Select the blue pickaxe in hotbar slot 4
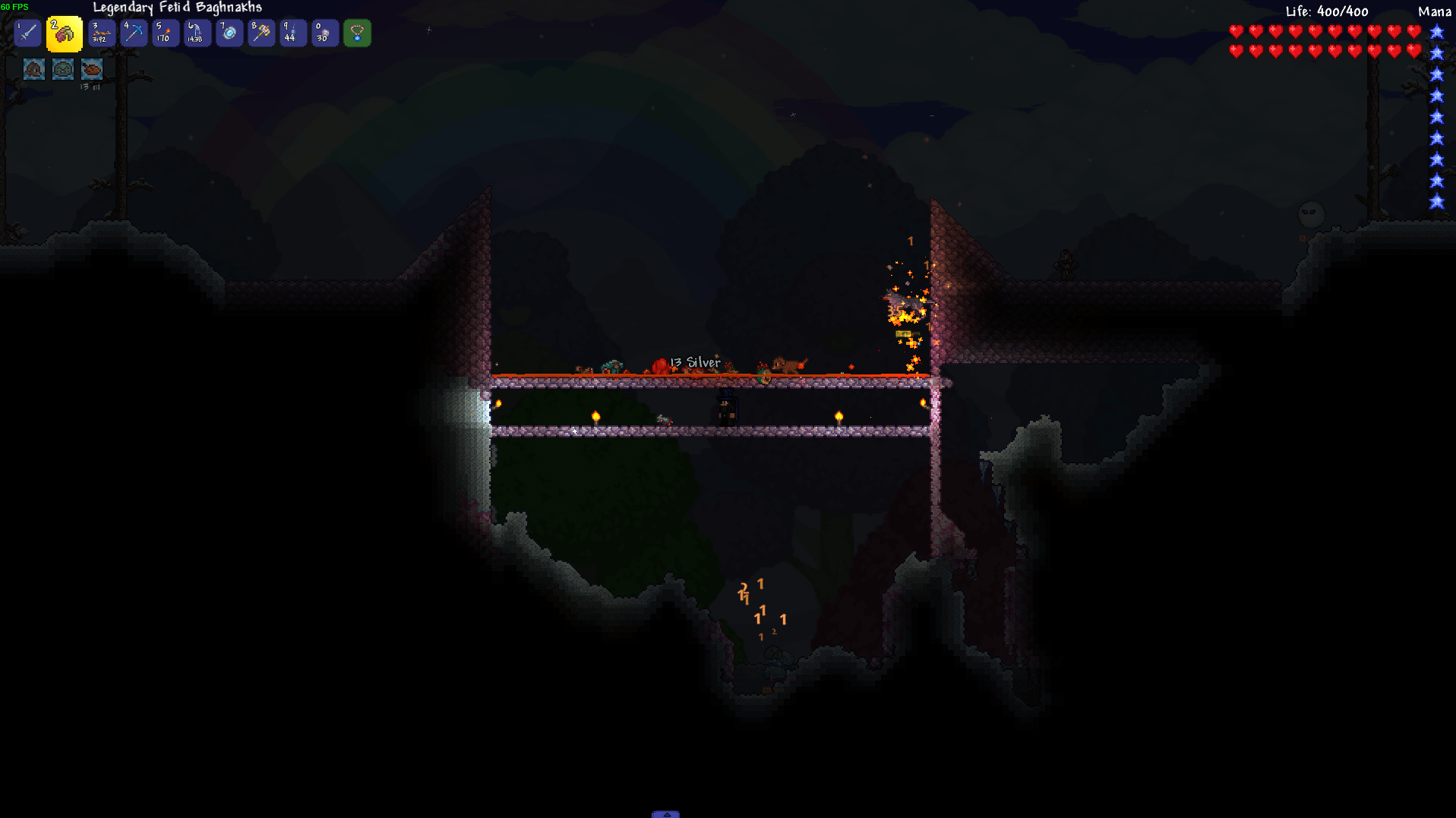Screen dimensions: 1456x818 [134, 33]
